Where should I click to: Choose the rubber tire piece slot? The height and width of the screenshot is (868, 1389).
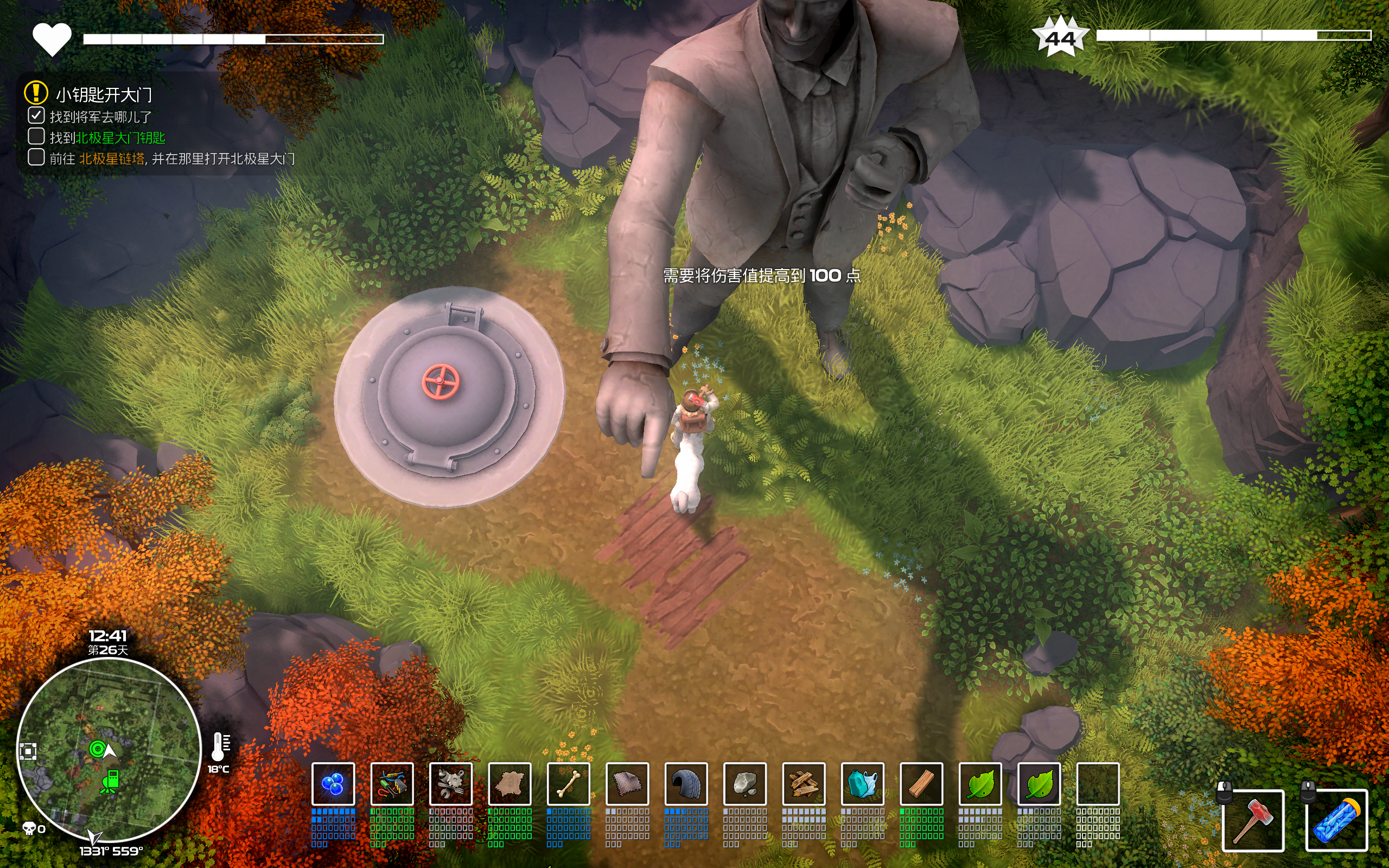686,783
